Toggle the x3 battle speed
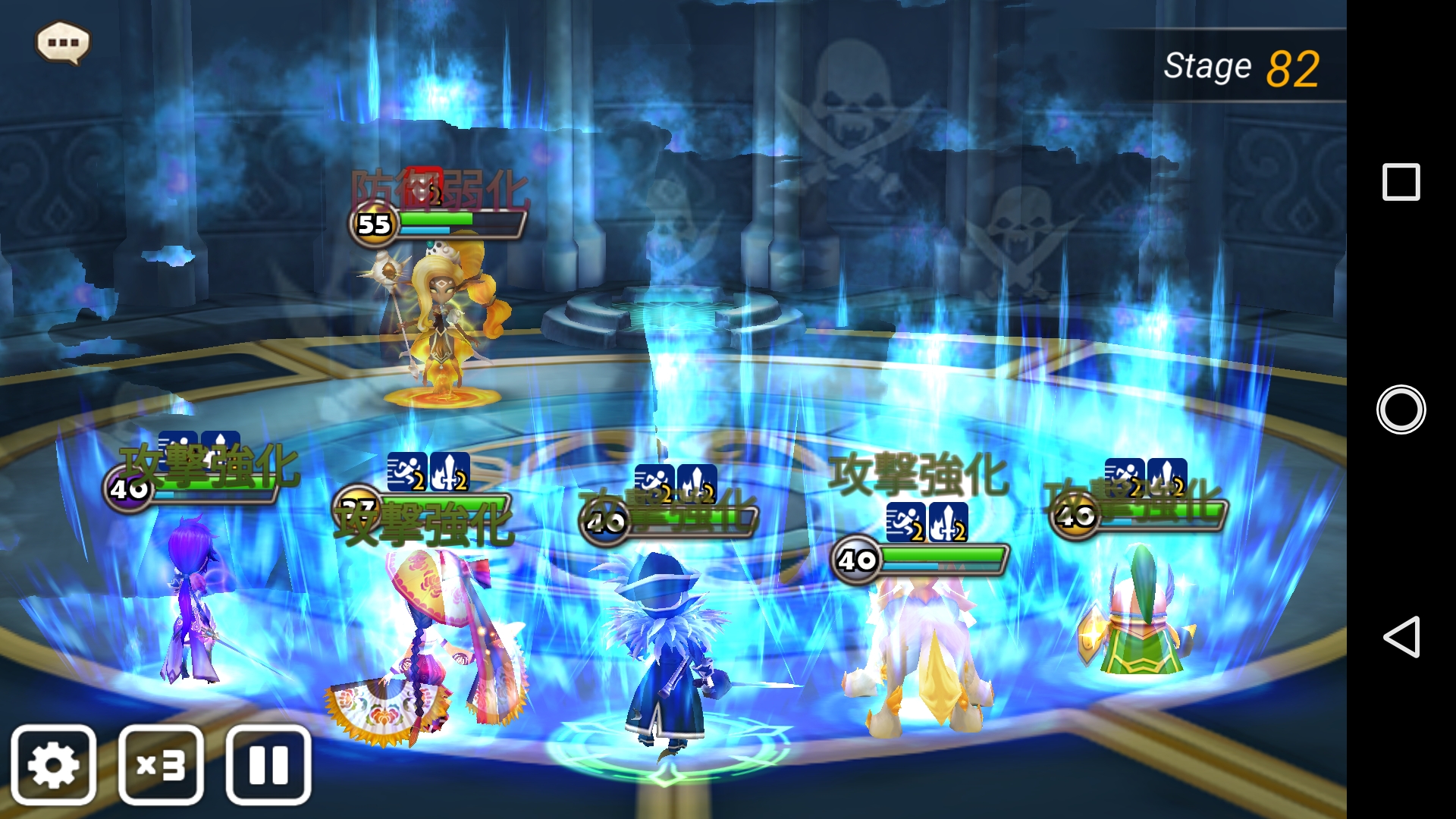Image resolution: width=1456 pixels, height=819 pixels. click(161, 764)
